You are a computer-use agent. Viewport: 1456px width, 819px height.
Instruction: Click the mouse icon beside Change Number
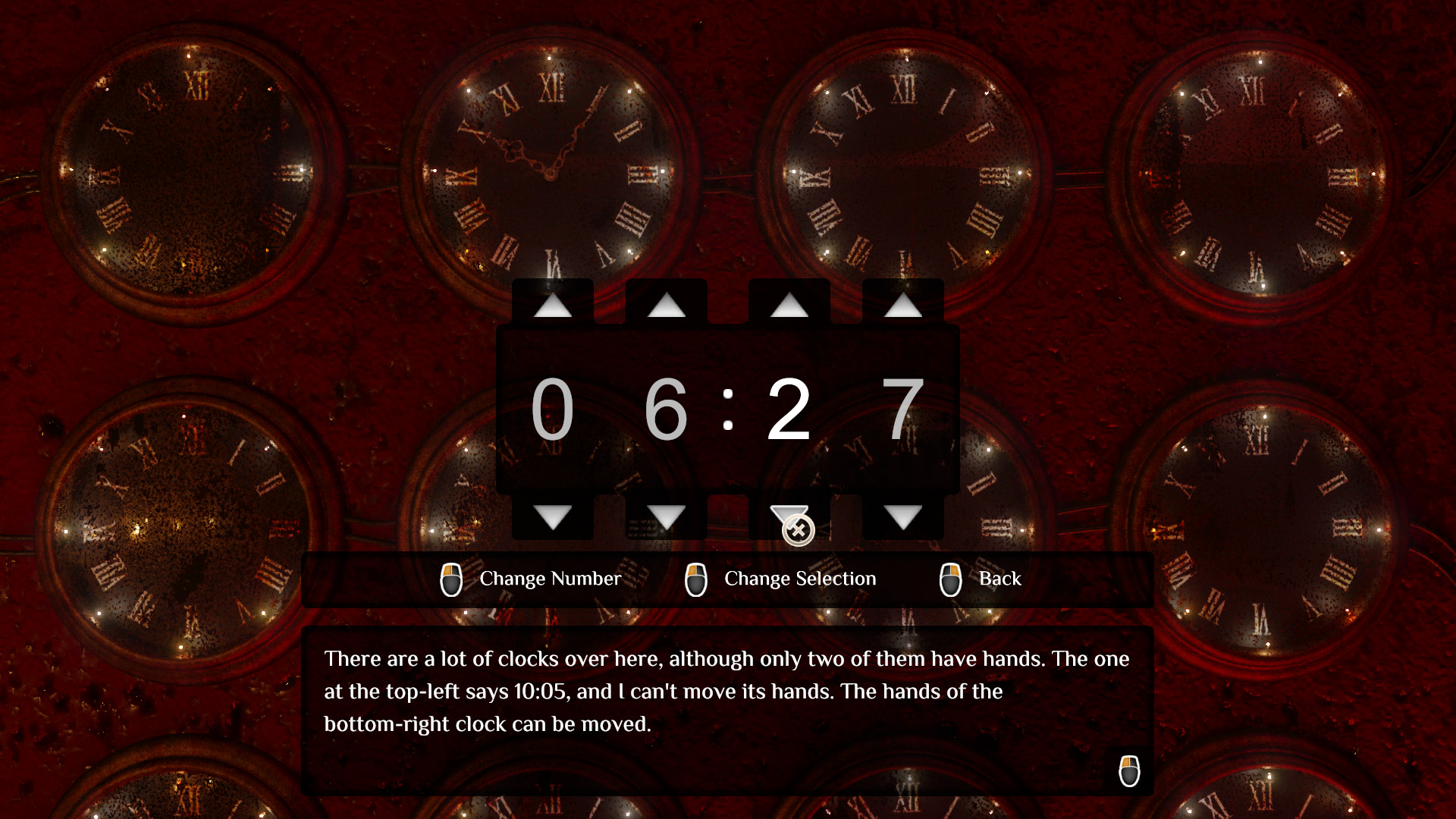coord(453,579)
